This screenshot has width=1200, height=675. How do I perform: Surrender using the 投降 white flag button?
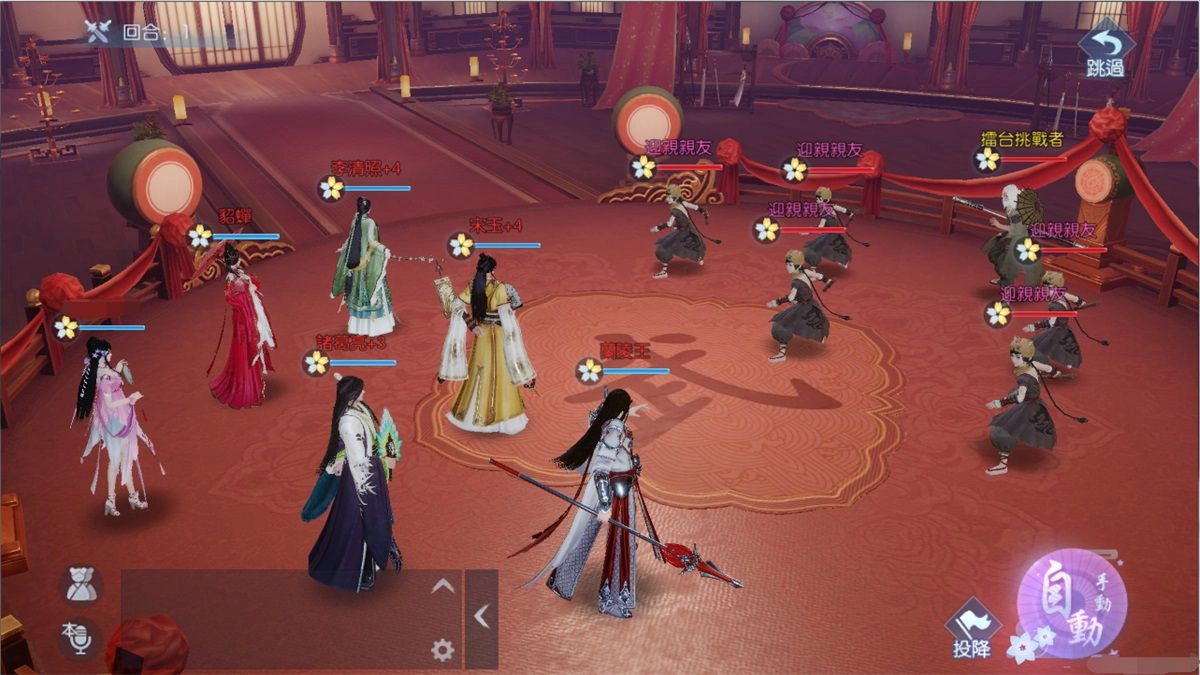[971, 630]
